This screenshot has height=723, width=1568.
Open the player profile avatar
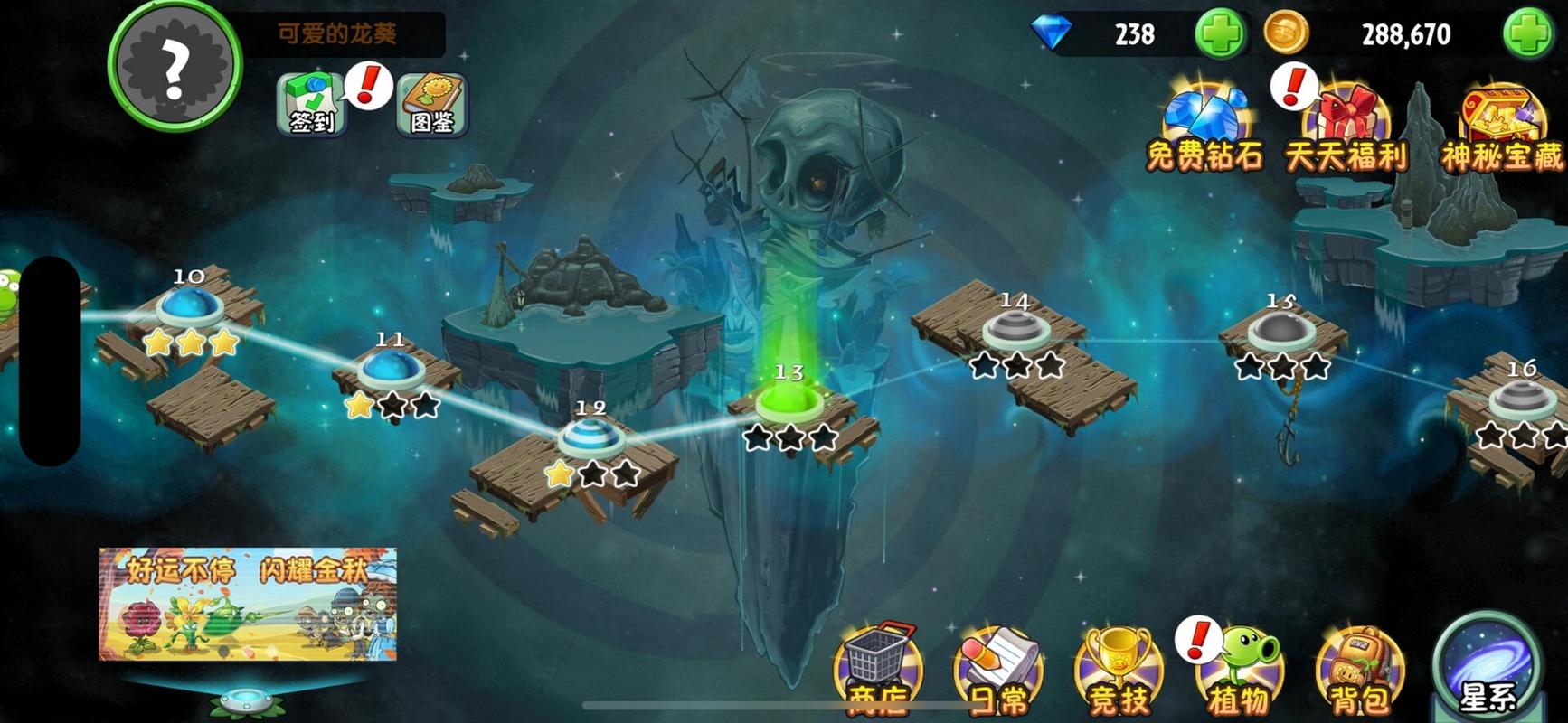pyautogui.click(x=175, y=65)
